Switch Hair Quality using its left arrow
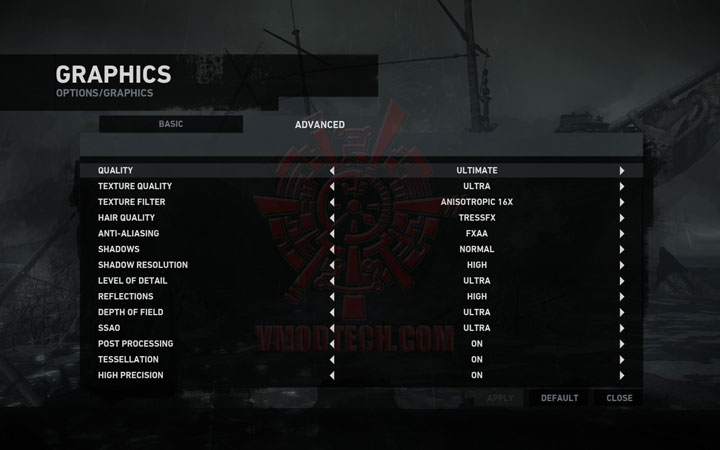720x450 pixels. tap(332, 218)
